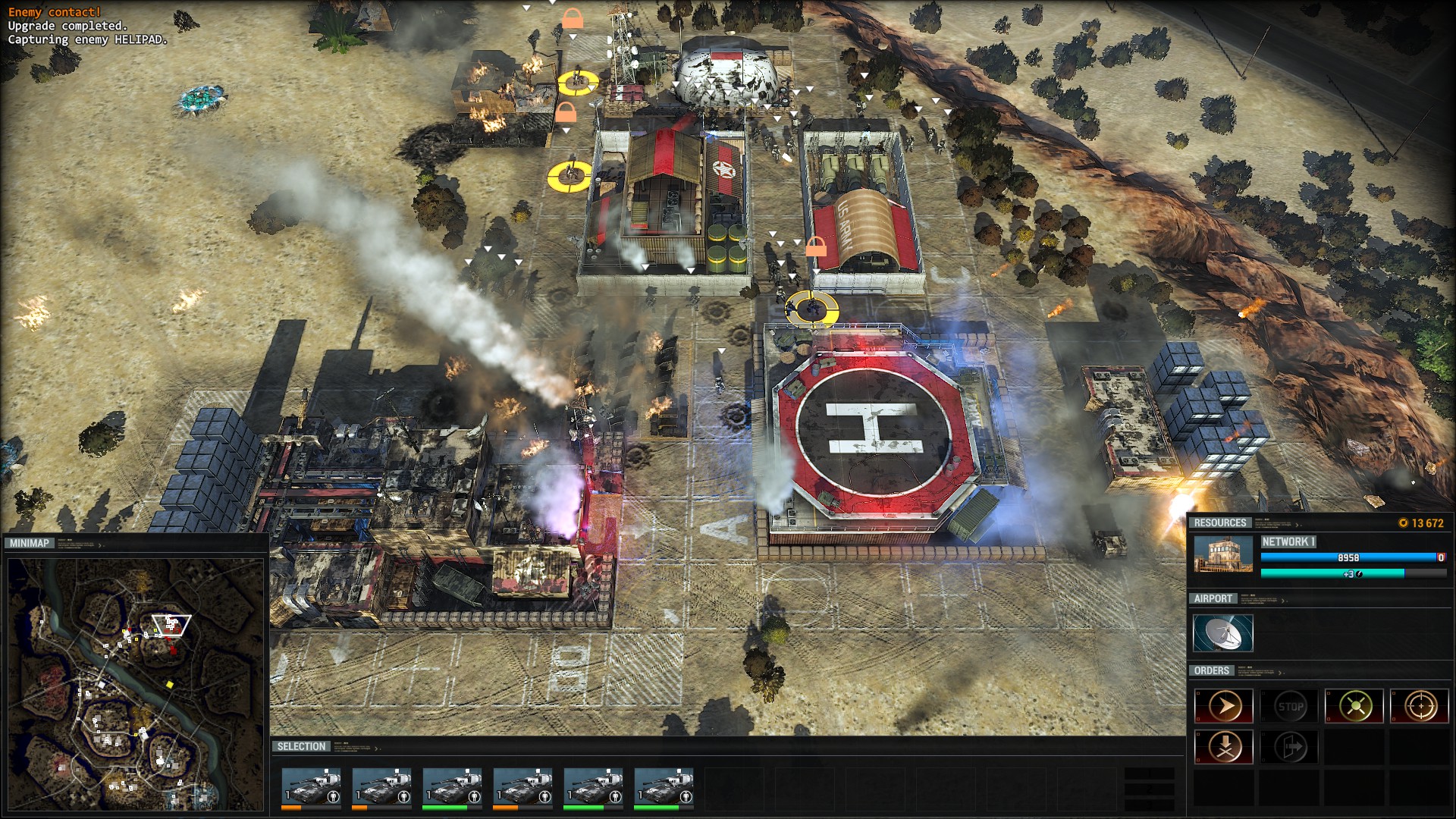Click the greyed STOP order button
Image resolution: width=1456 pixels, height=819 pixels.
click(x=1290, y=707)
